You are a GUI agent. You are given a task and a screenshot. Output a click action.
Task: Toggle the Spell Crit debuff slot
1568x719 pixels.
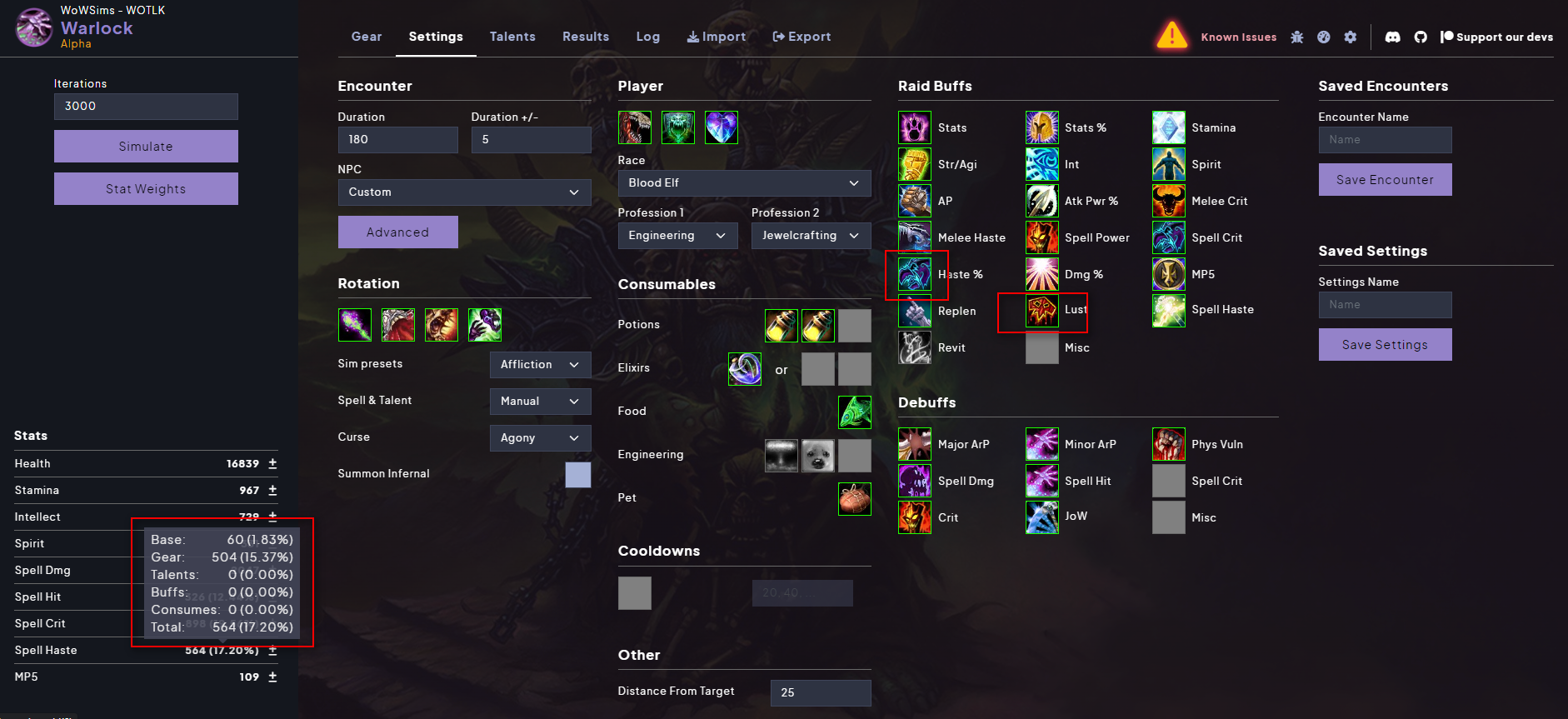click(x=1168, y=481)
